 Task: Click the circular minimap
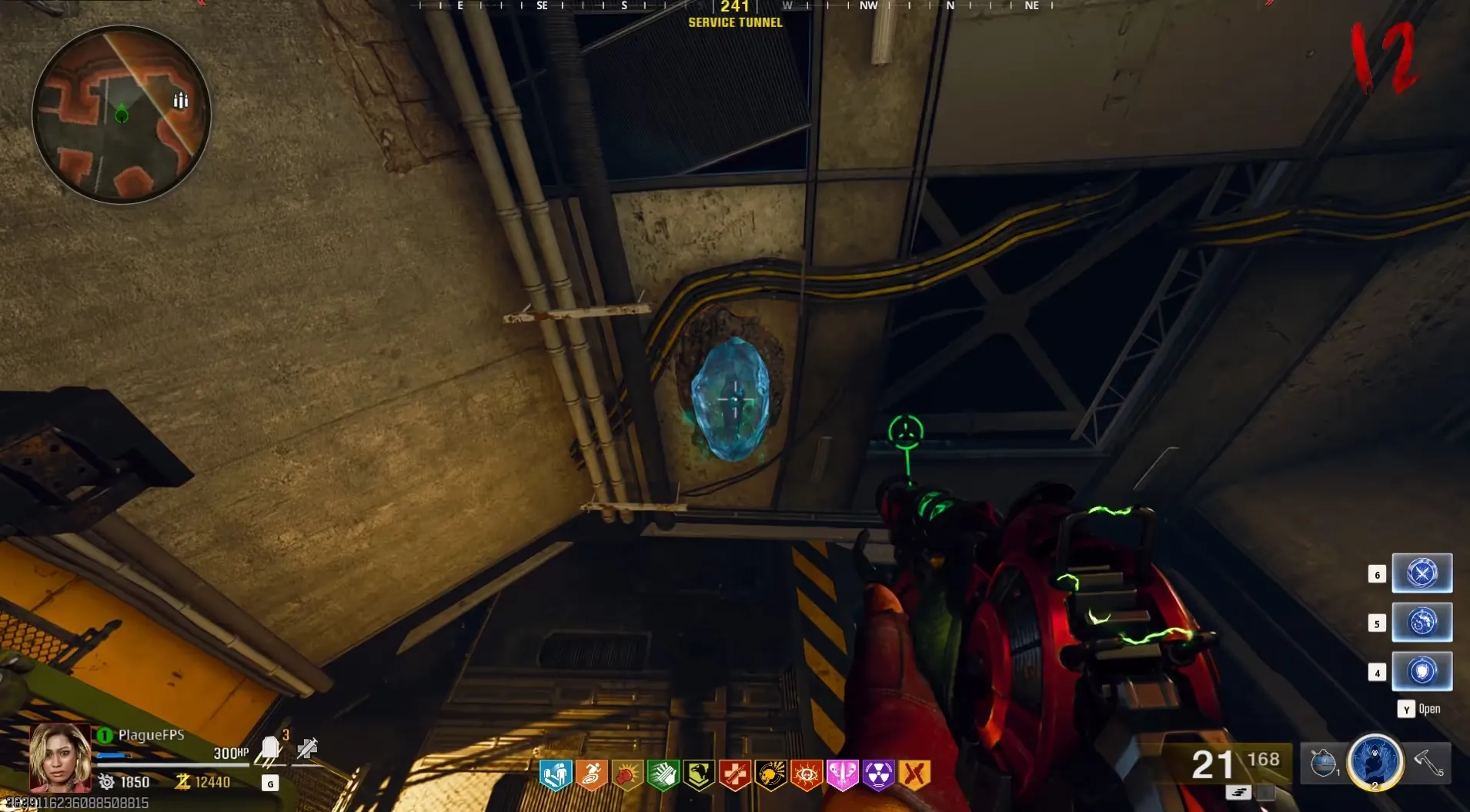point(122,115)
